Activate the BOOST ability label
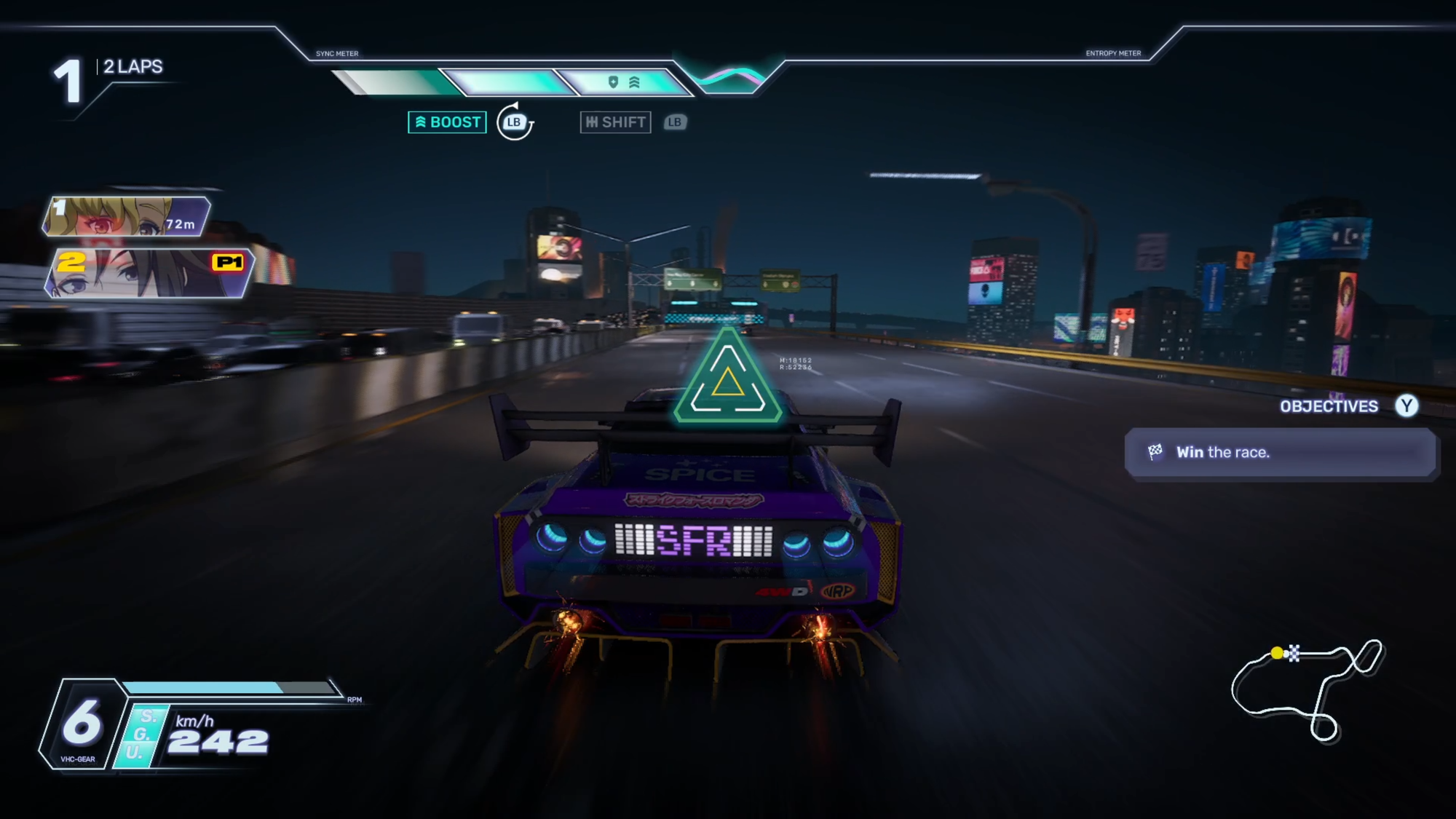 (x=447, y=122)
